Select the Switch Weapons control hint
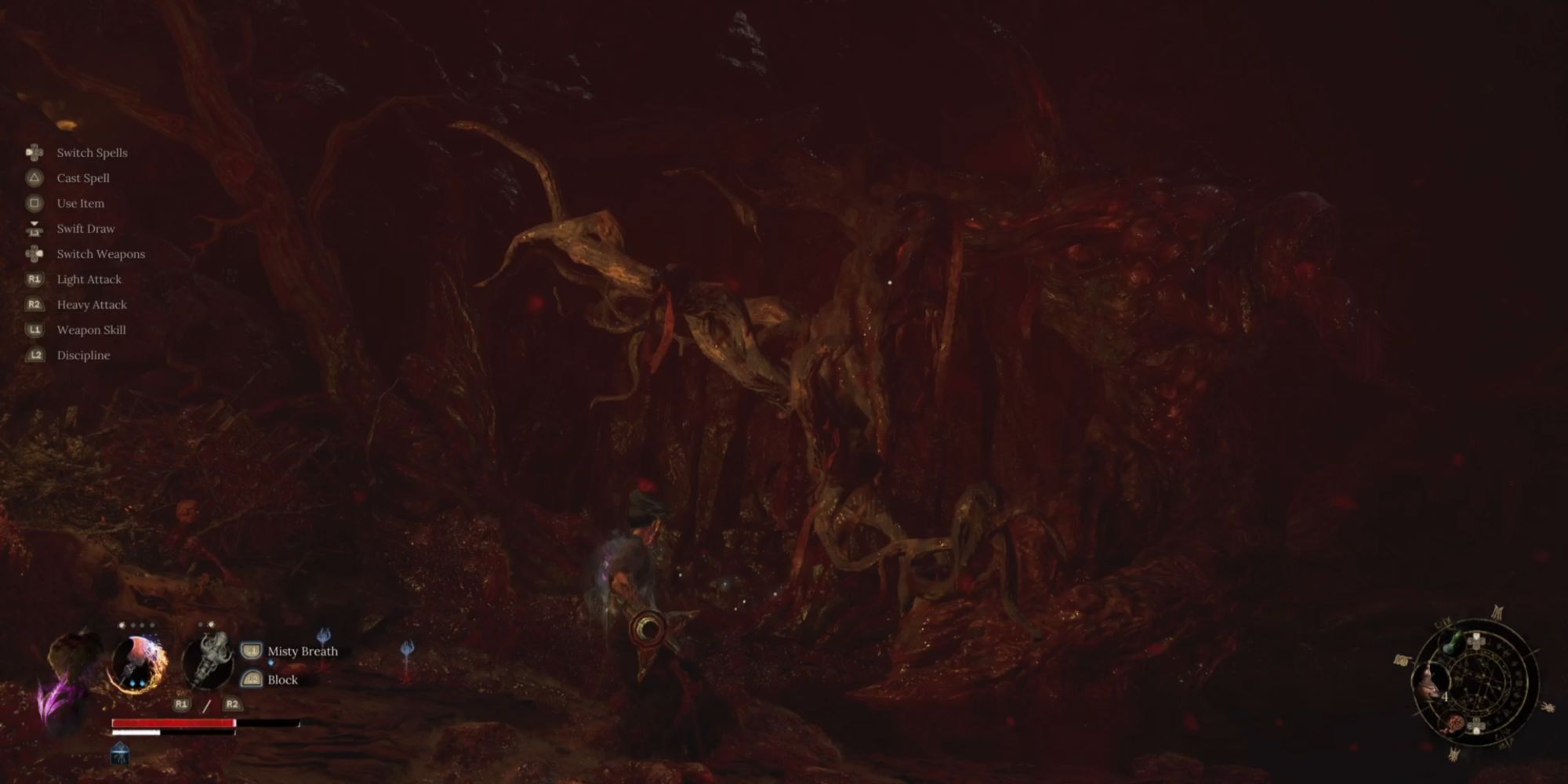1568x784 pixels. [x=100, y=254]
